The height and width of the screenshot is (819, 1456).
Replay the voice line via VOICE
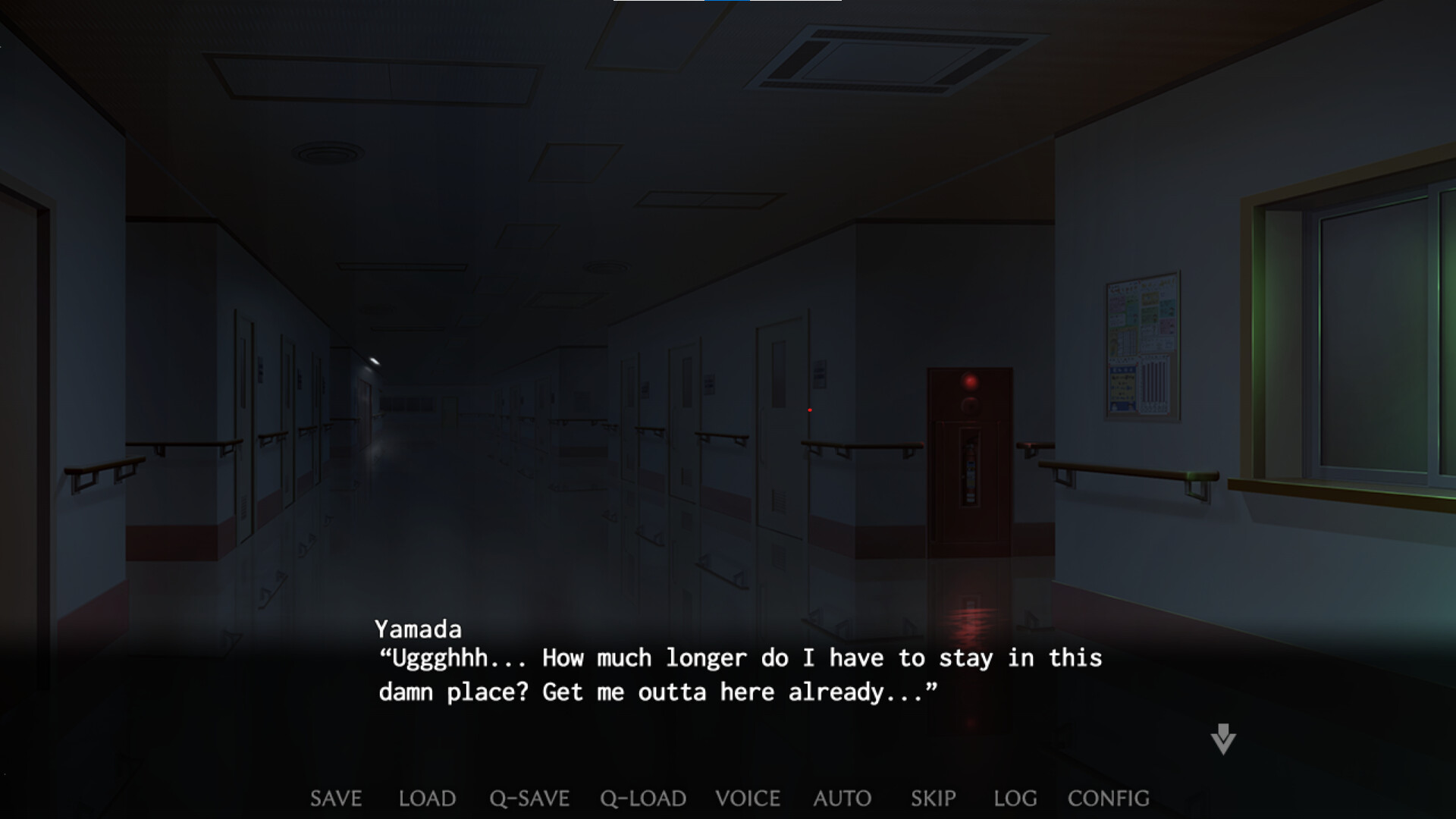pos(746,799)
